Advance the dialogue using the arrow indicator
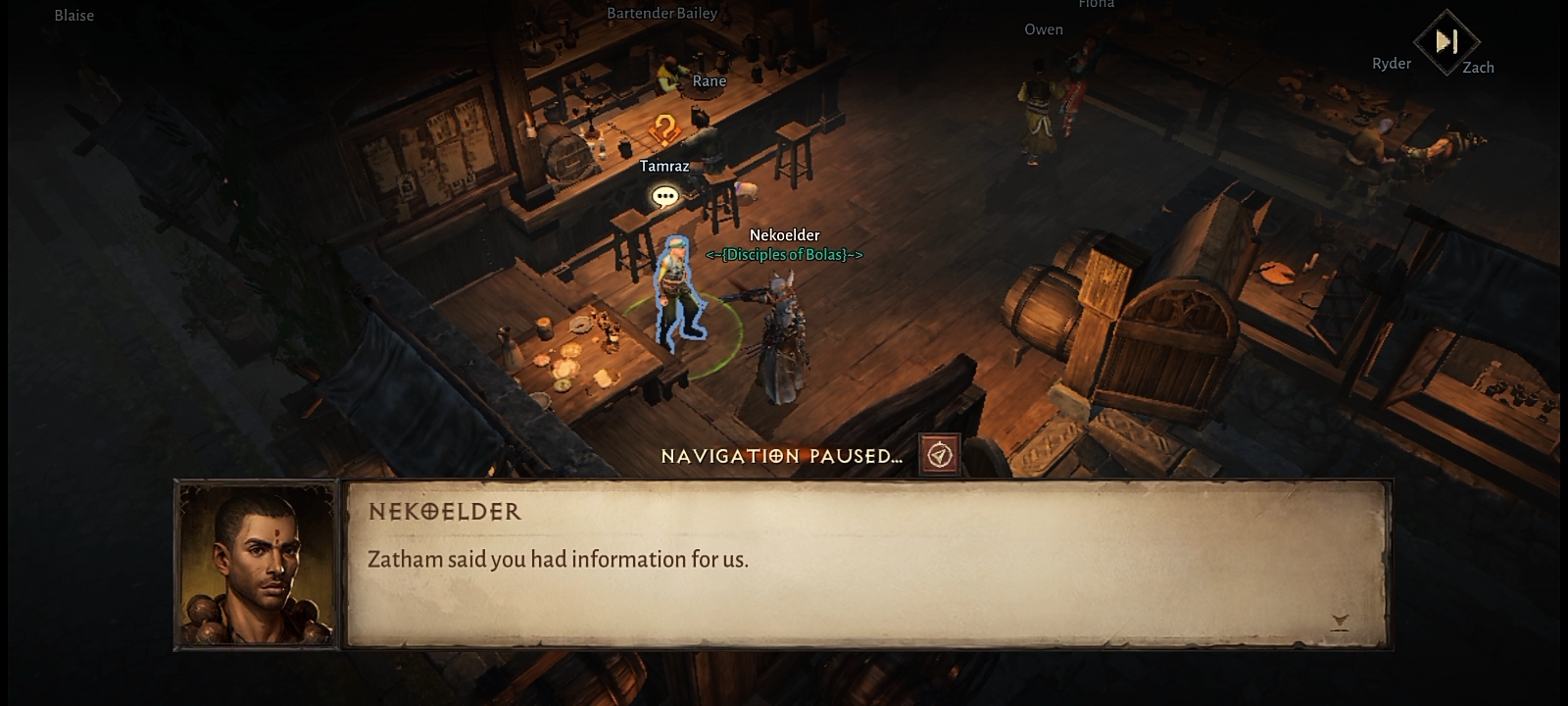1568x706 pixels. click(x=1340, y=622)
